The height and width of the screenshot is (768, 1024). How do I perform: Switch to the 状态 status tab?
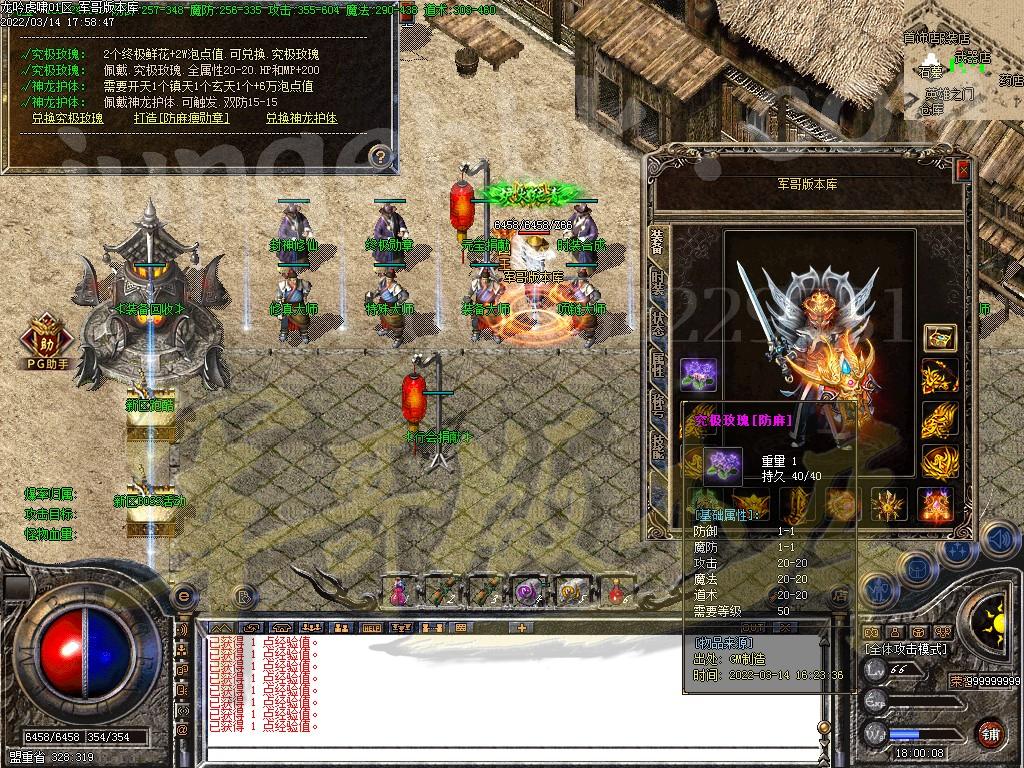(x=657, y=322)
